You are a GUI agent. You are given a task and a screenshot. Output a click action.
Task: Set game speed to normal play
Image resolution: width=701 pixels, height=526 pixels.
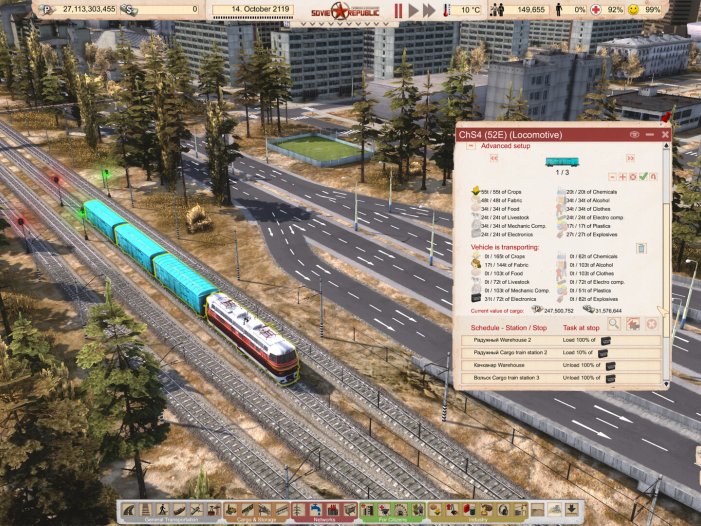click(414, 10)
